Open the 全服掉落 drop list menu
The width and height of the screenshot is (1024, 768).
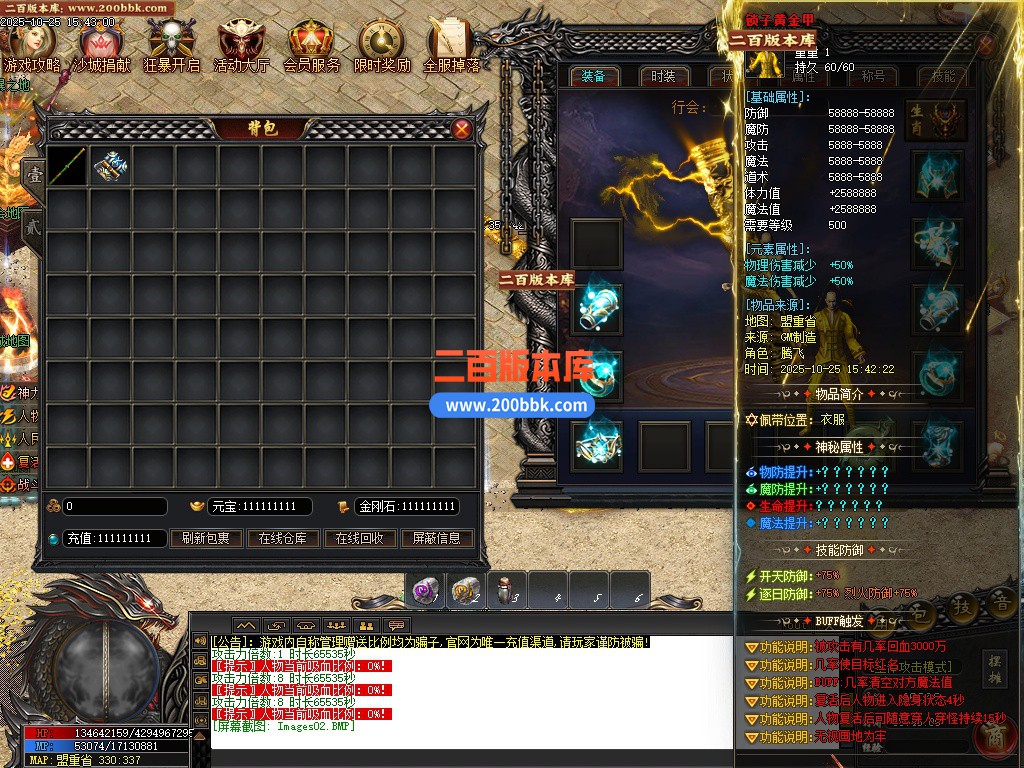pos(452,46)
